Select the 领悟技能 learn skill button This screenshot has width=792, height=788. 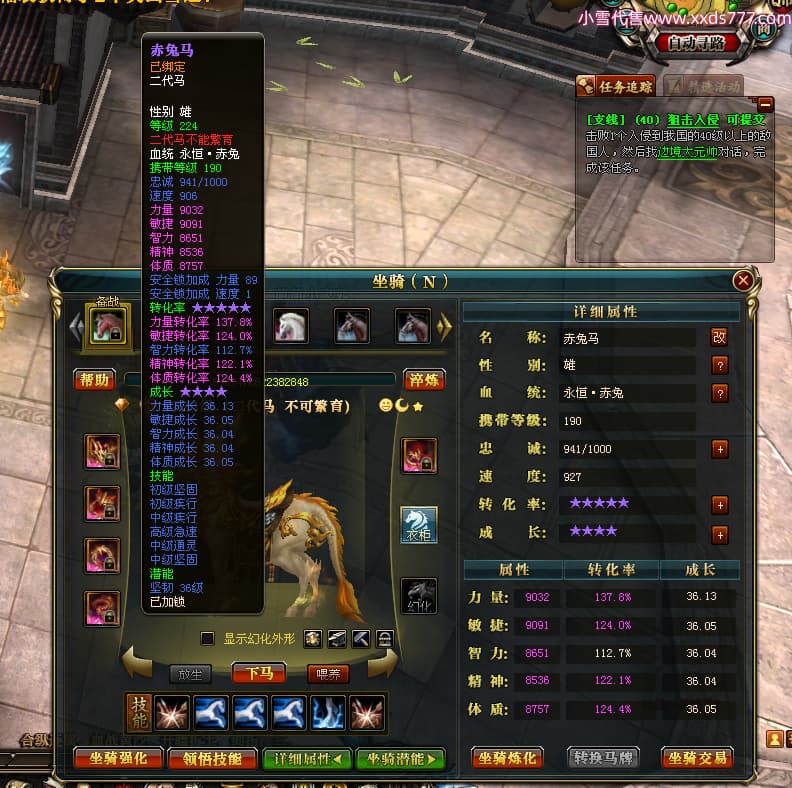212,758
